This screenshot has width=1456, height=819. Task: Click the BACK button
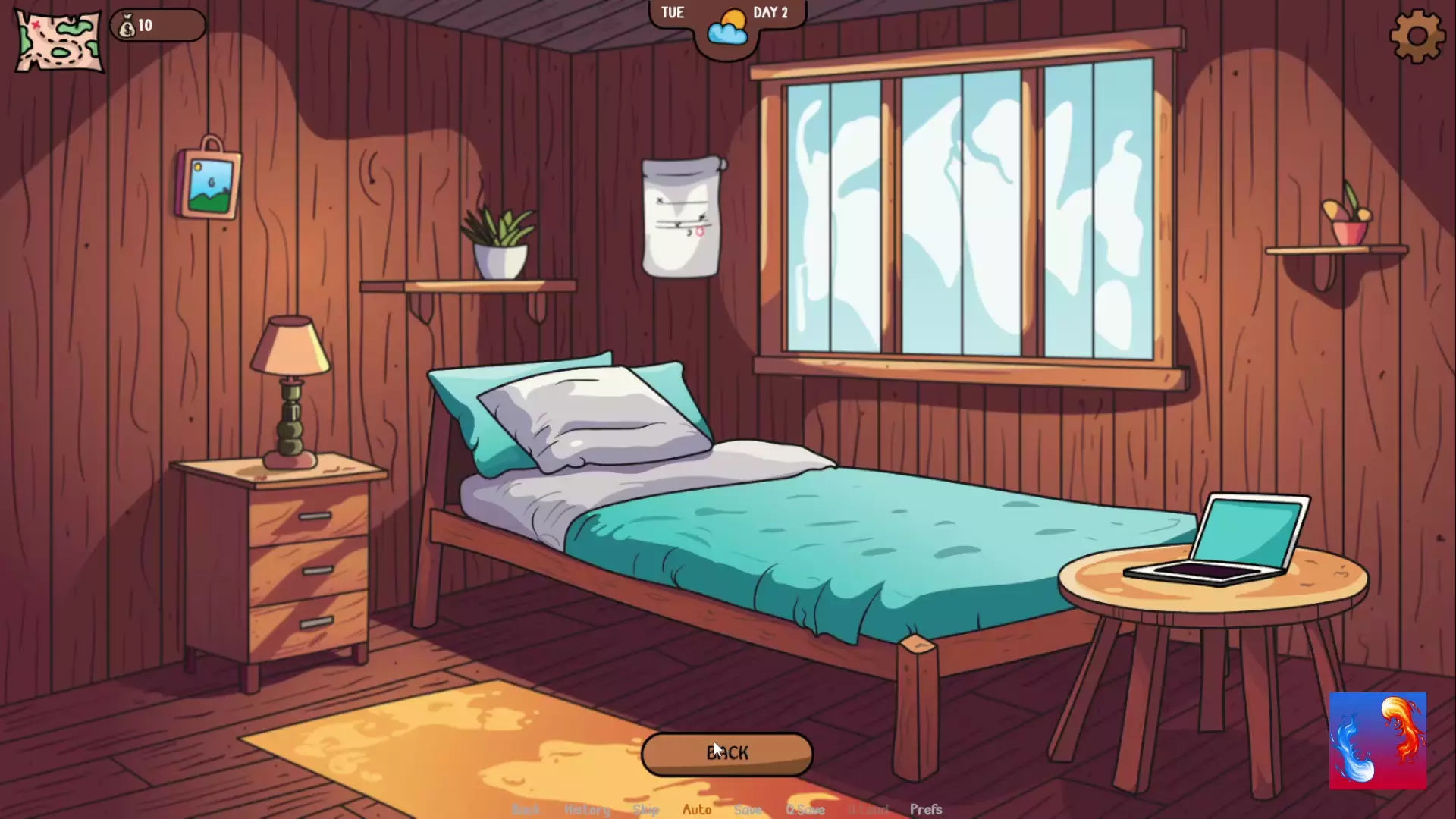pos(726,754)
